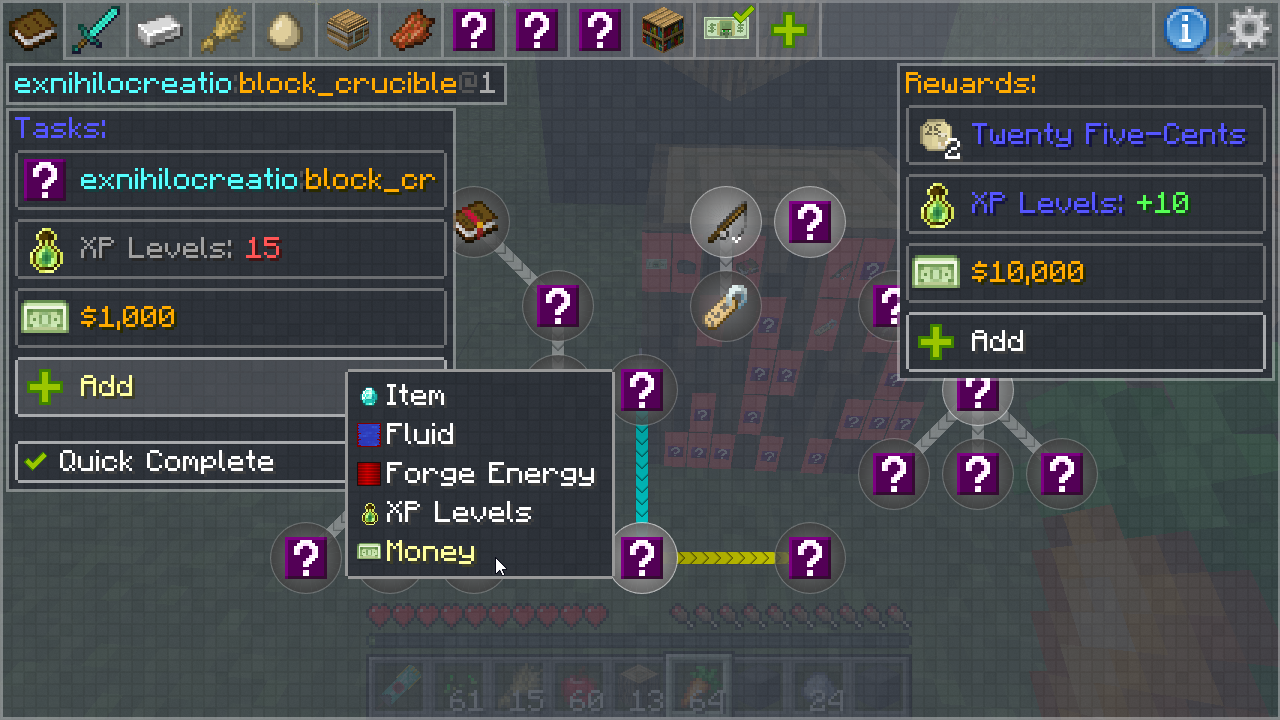Screen dimensions: 1280x720
Task: Open the blue info button
Action: 1185,30
